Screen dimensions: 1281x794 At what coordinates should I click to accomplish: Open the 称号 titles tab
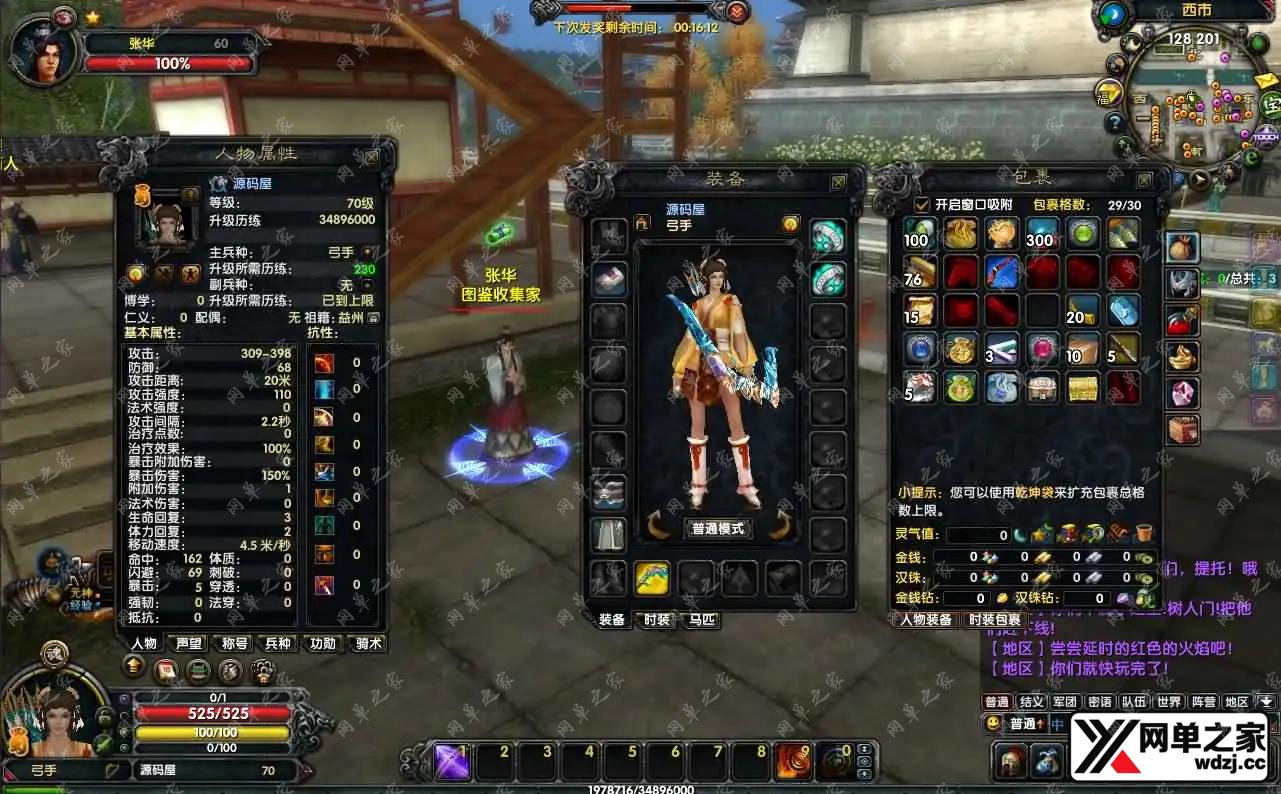tap(234, 643)
